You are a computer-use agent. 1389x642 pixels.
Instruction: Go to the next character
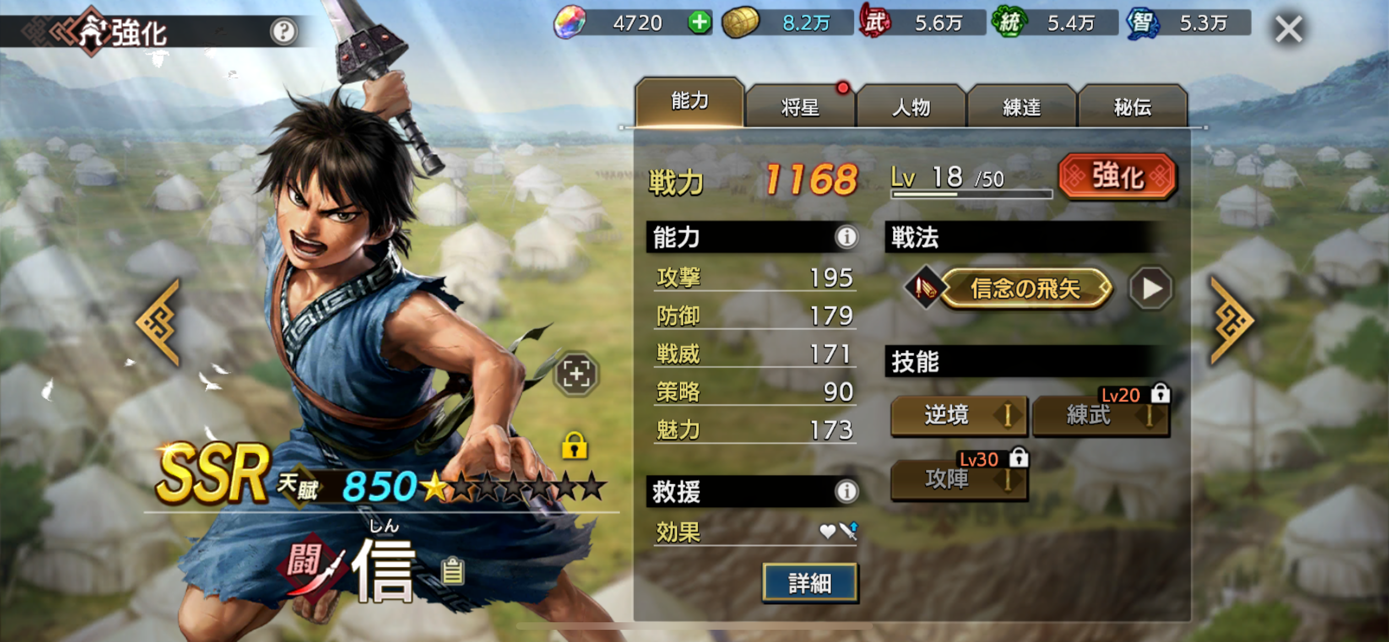1231,322
